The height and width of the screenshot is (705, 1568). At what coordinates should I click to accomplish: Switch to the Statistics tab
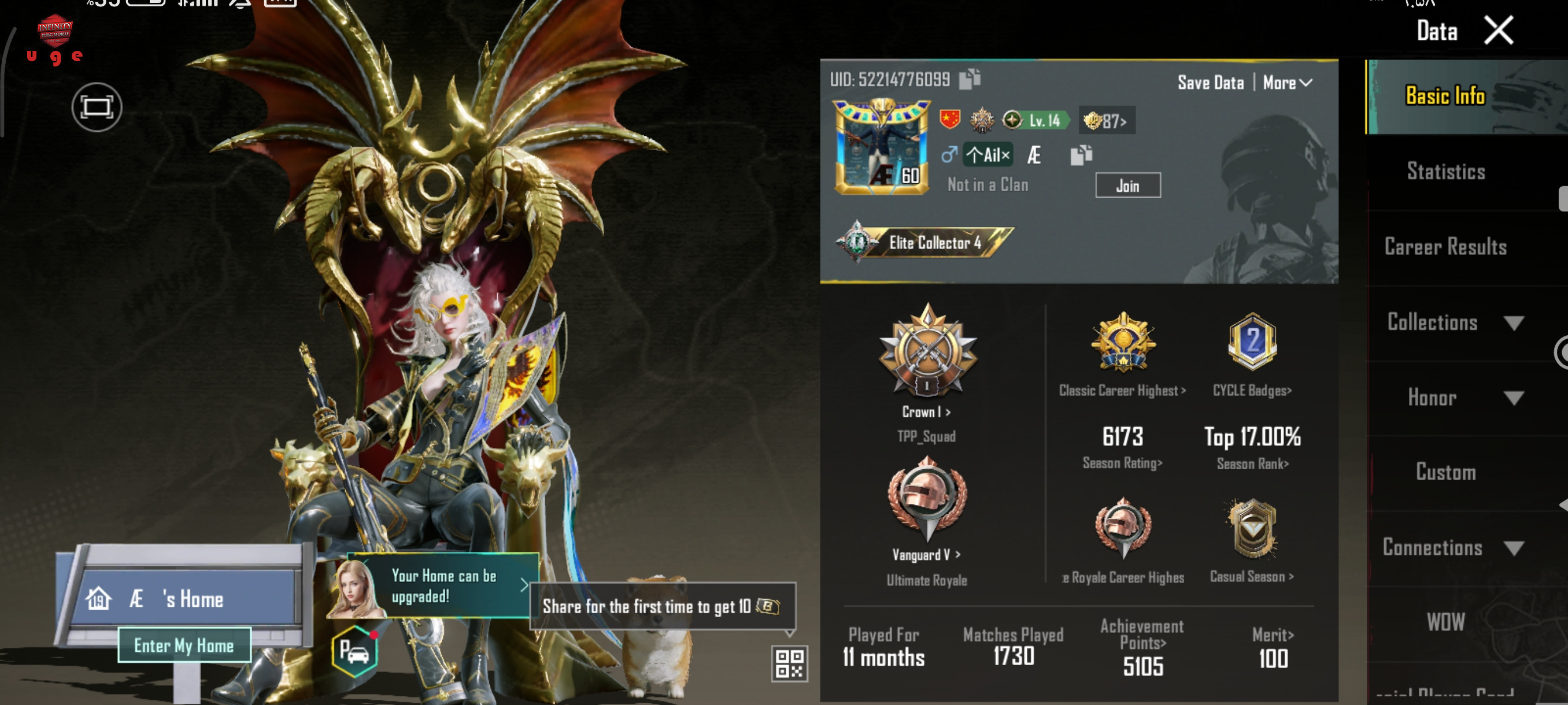(1445, 172)
